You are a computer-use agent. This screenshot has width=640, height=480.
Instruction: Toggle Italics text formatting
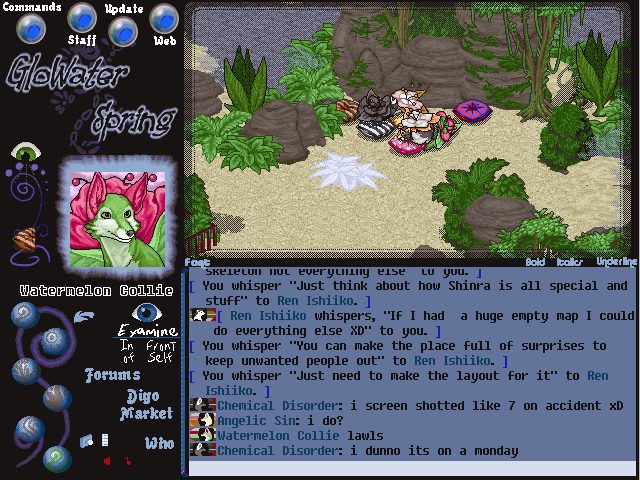coord(570,262)
